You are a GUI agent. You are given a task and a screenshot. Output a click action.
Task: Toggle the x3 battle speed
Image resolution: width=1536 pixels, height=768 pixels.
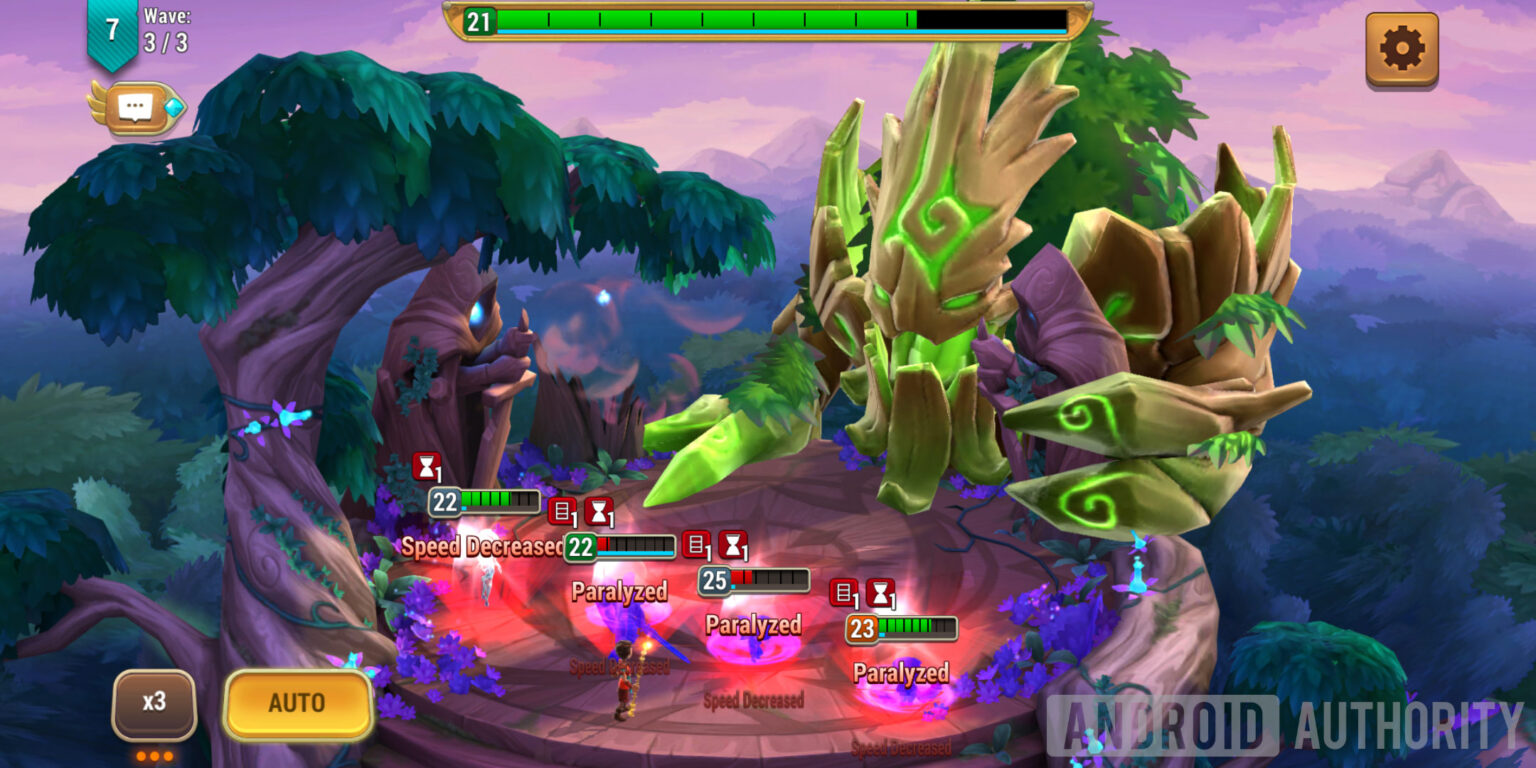[x=154, y=702]
